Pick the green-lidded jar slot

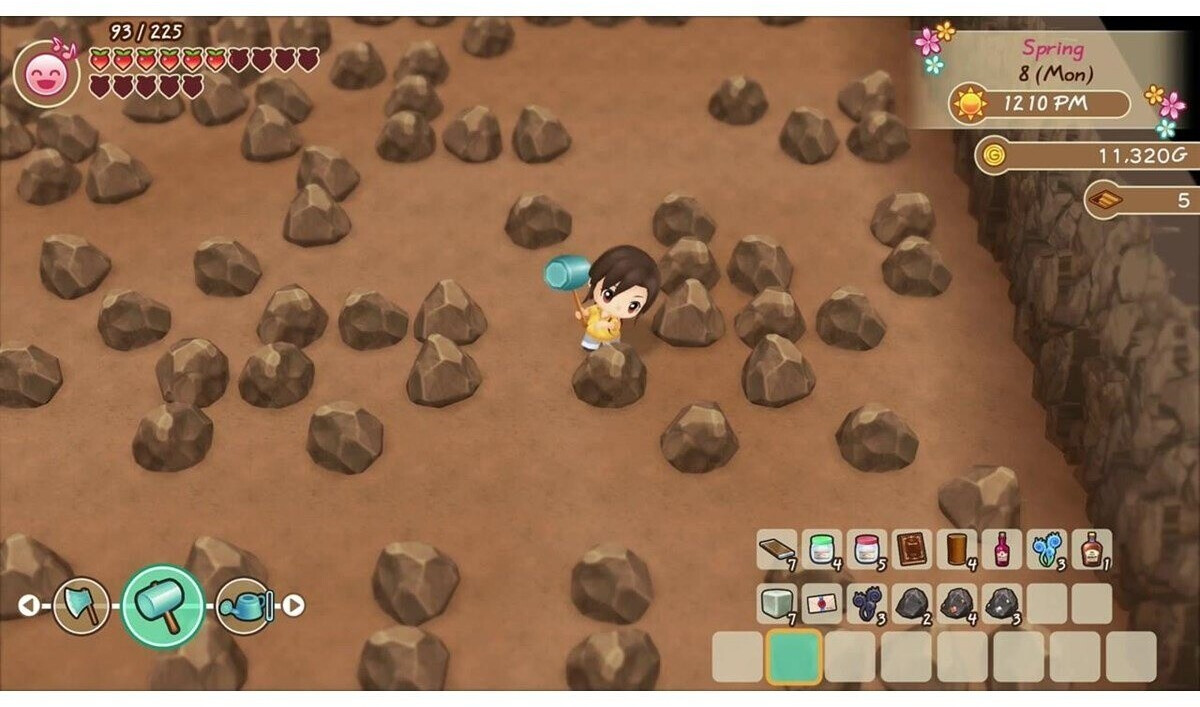pyautogui.click(x=822, y=549)
